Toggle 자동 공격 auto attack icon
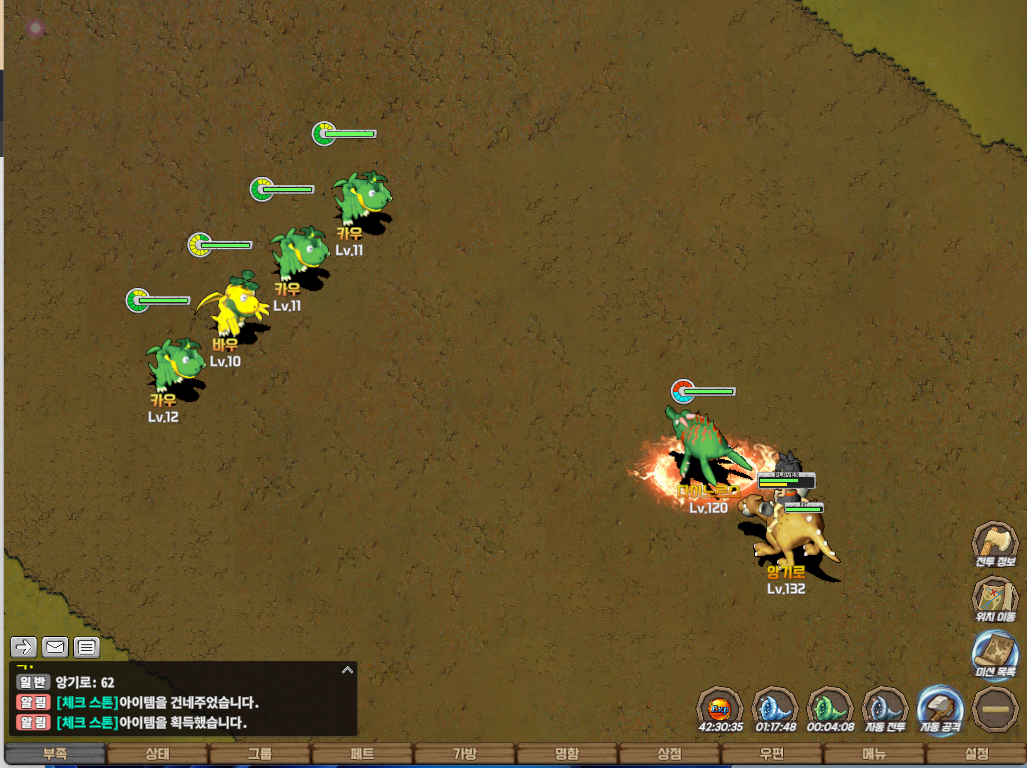The height and width of the screenshot is (768, 1027). [x=939, y=706]
